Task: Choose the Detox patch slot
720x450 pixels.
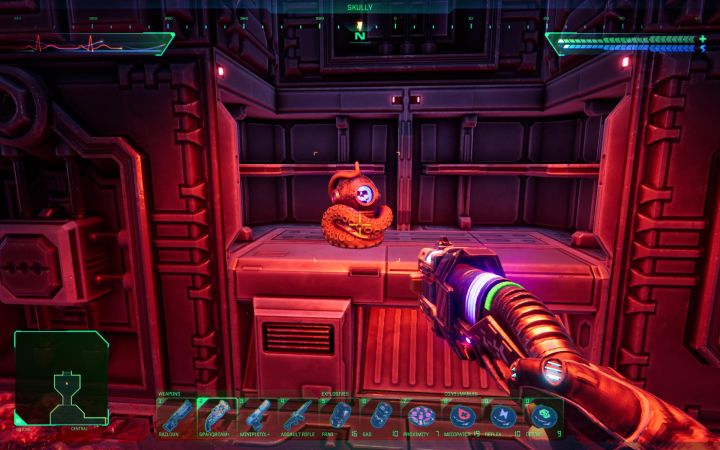Action: 543,414
